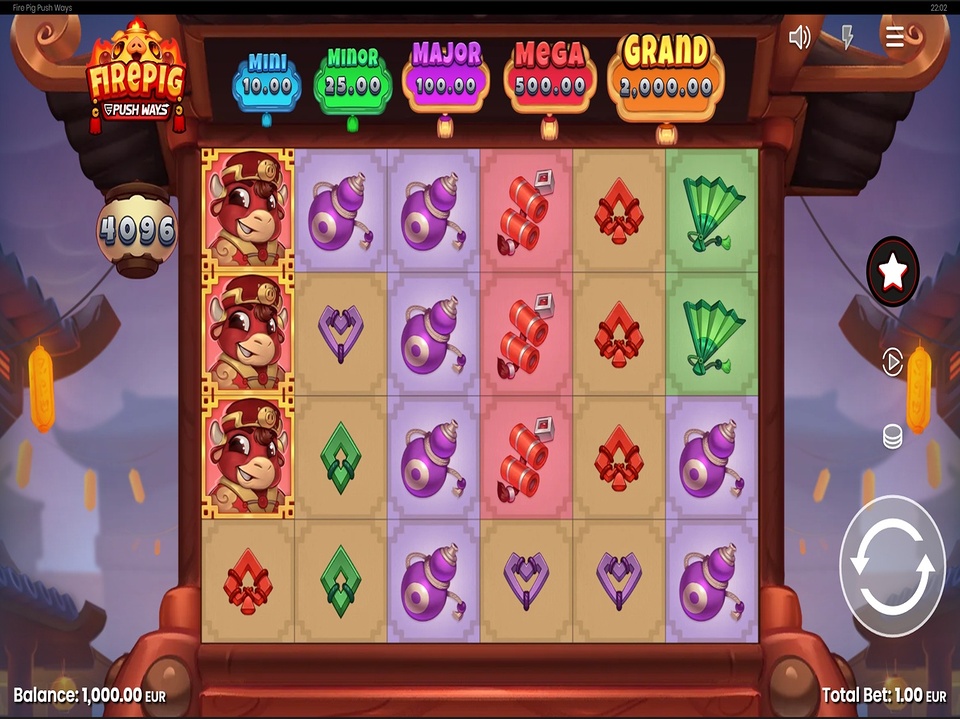The image size is (960, 719).
Task: Toggle turbo mode with the lightning bolt
Action: 847,38
